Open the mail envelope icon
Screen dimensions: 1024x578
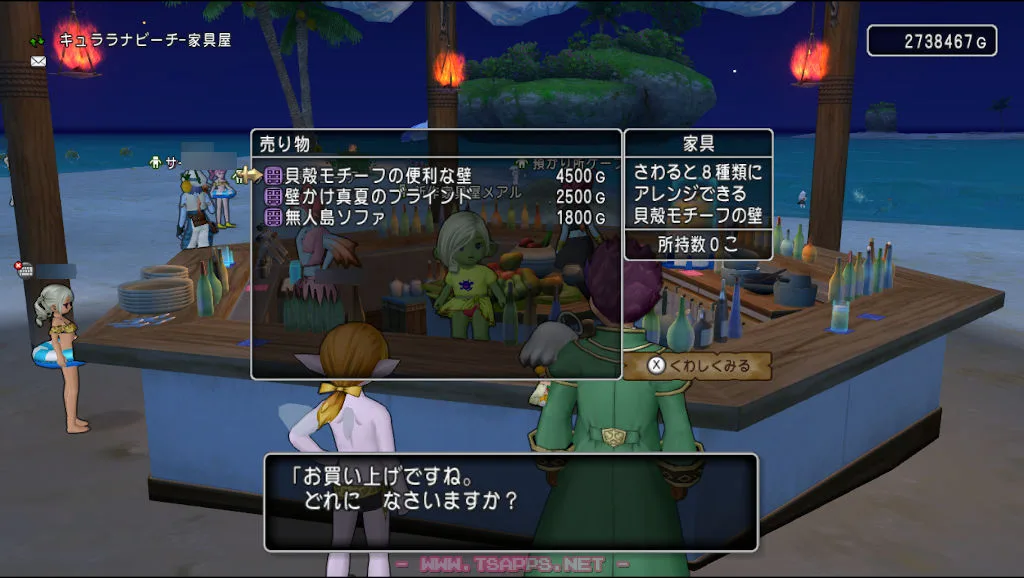tap(38, 61)
